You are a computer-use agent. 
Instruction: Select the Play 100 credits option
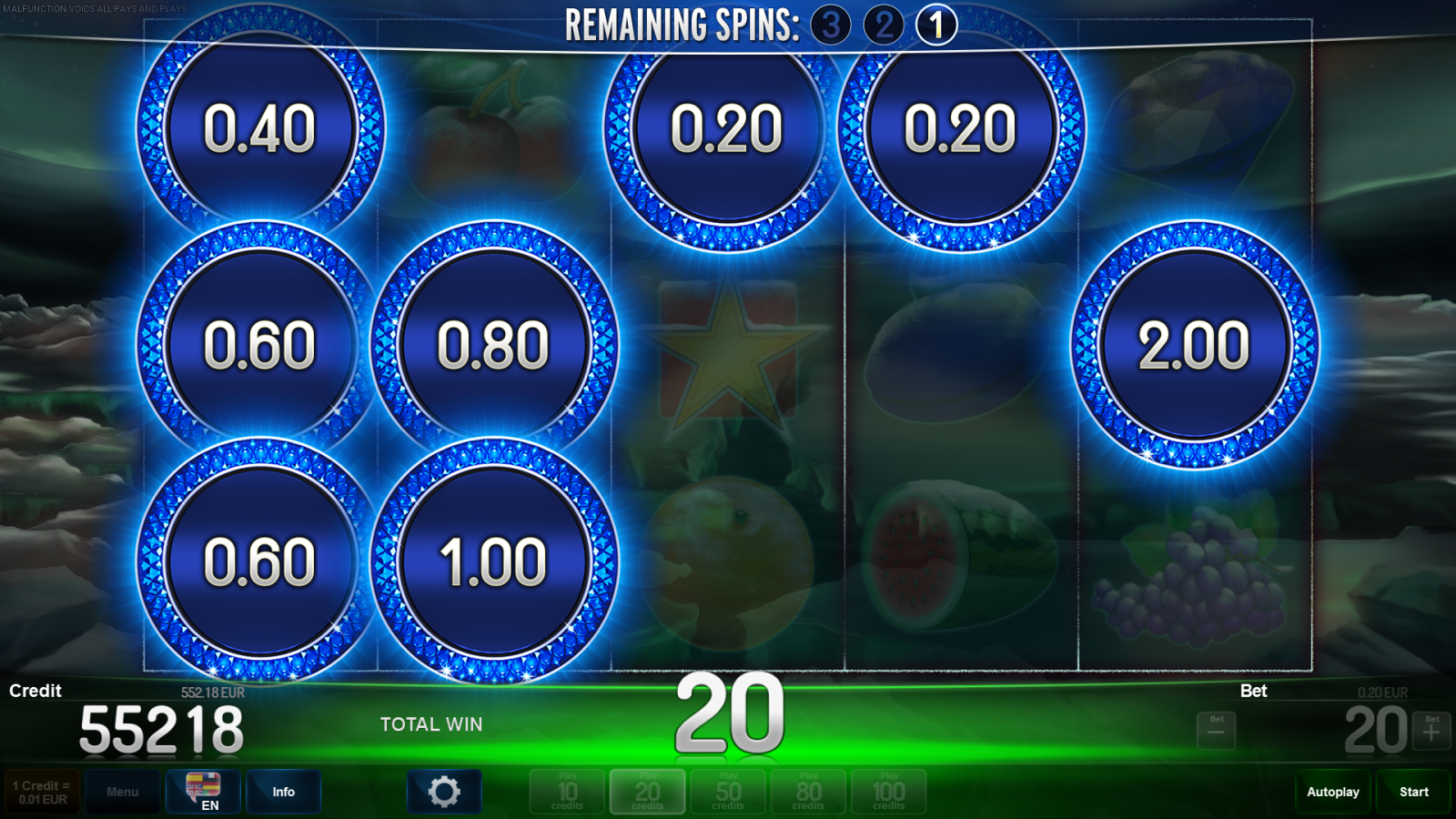[888, 791]
